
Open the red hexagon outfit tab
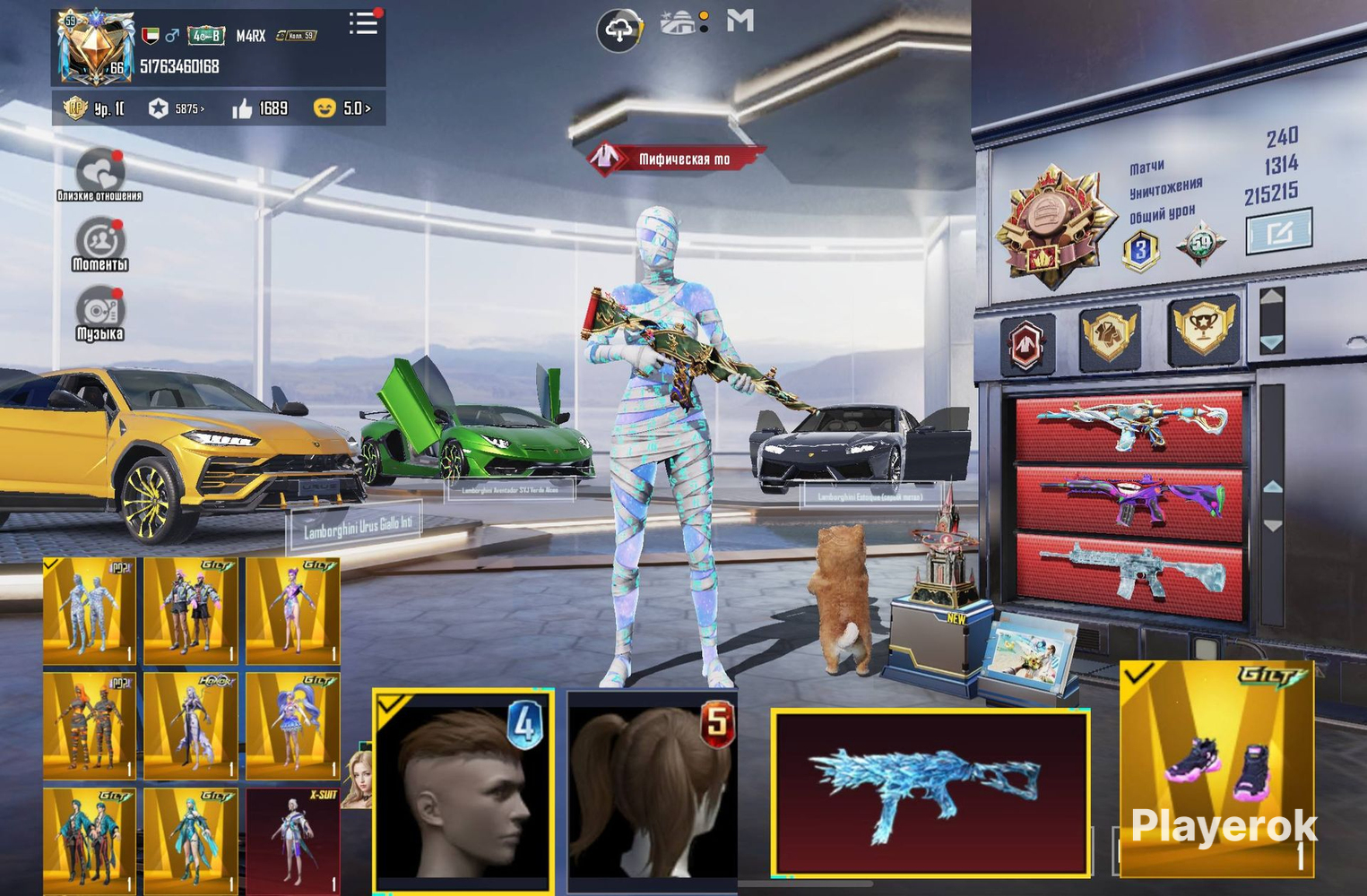point(1027,343)
